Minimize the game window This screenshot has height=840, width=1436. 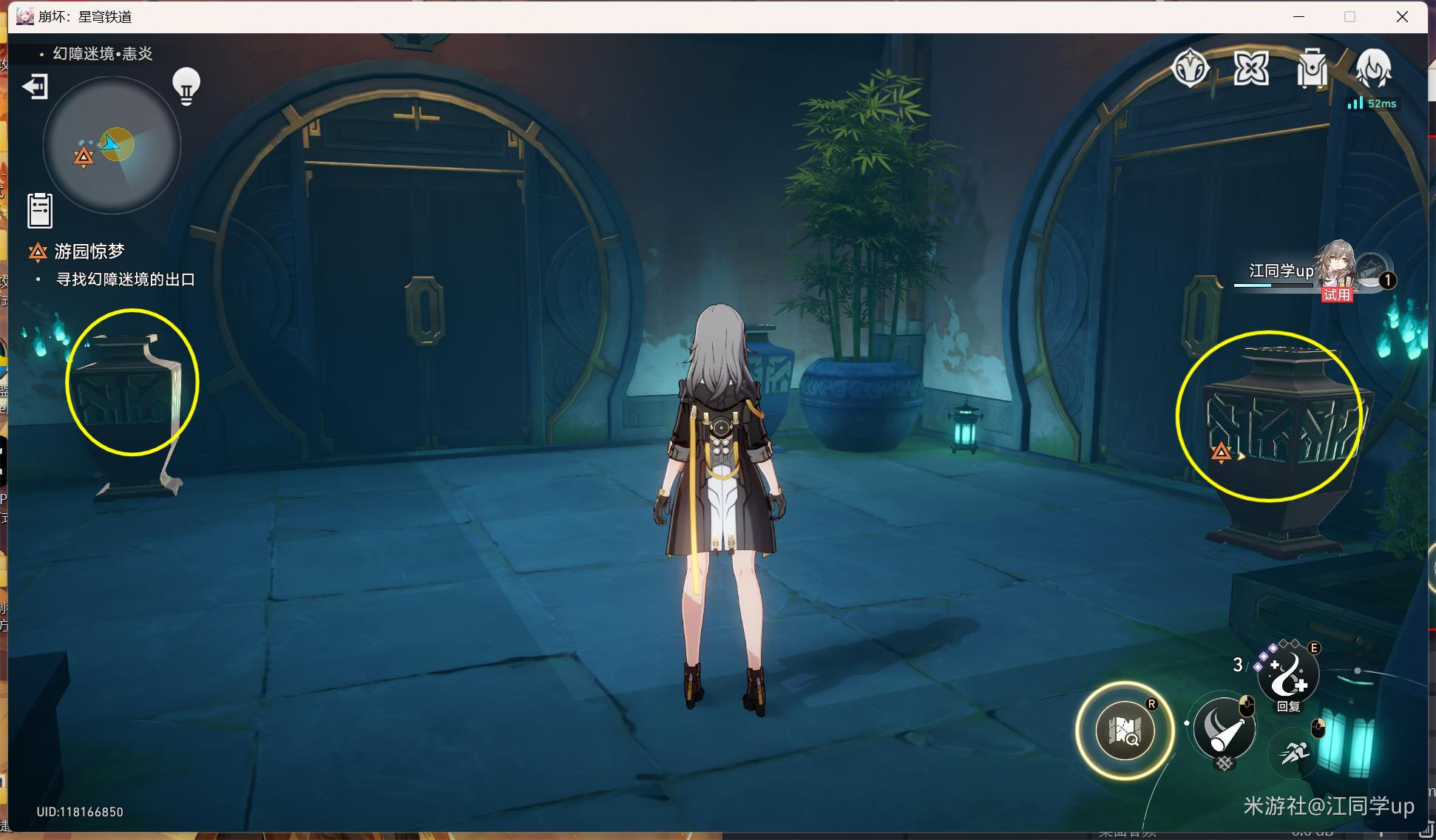pos(1298,16)
